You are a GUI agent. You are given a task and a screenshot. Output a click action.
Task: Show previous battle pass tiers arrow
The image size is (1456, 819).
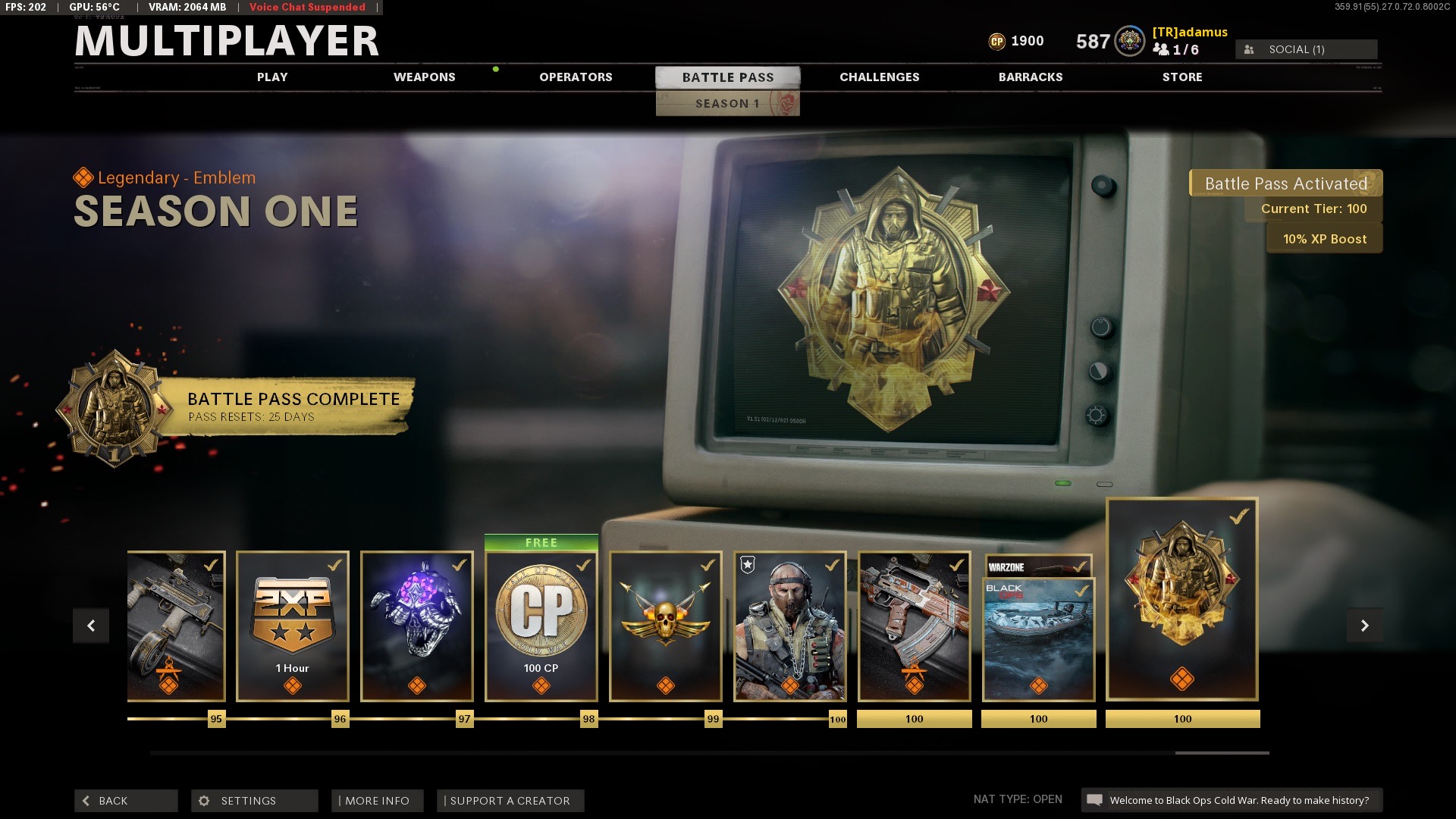[91, 626]
